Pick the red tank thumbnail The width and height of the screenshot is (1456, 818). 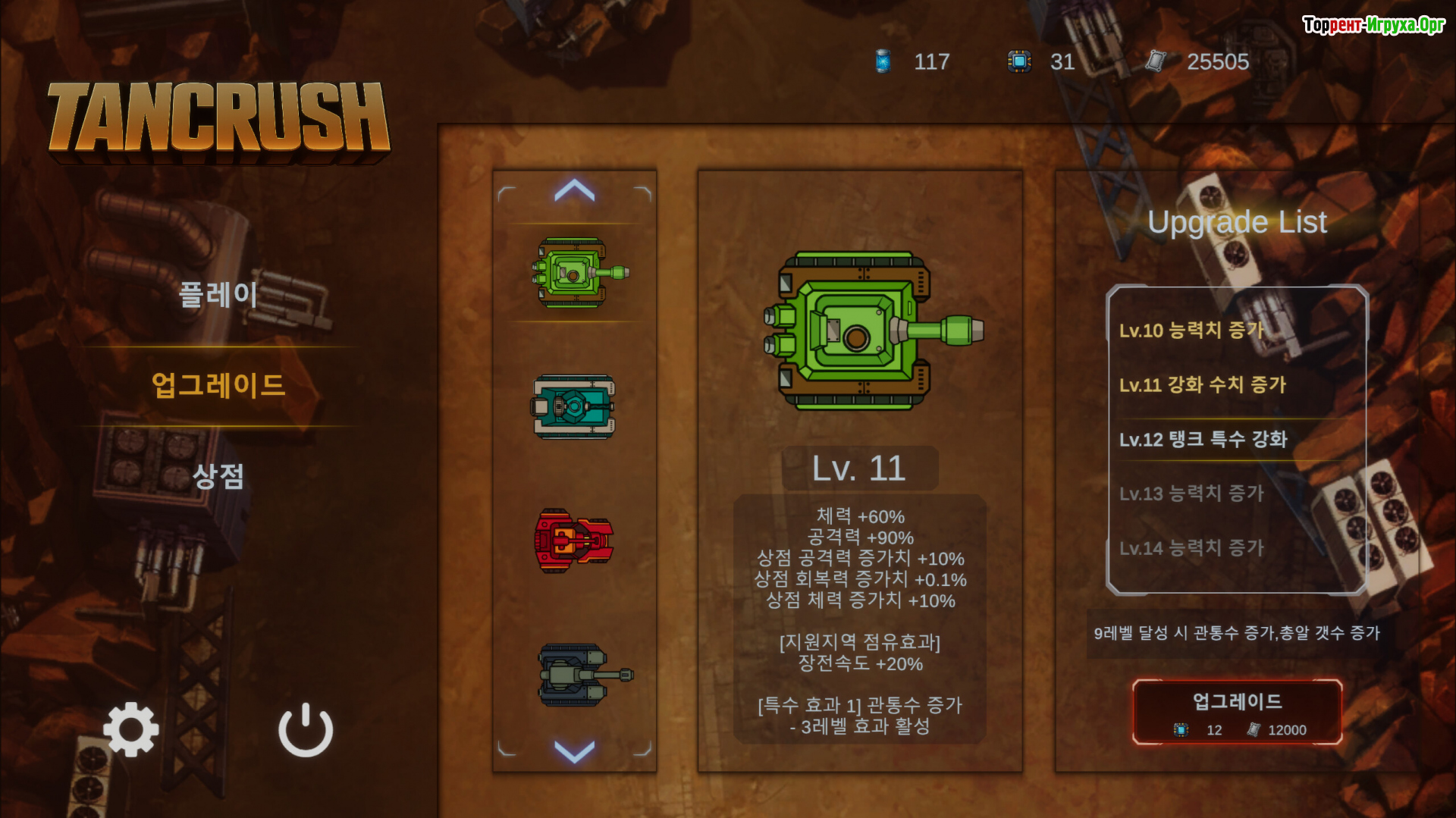[x=574, y=540]
